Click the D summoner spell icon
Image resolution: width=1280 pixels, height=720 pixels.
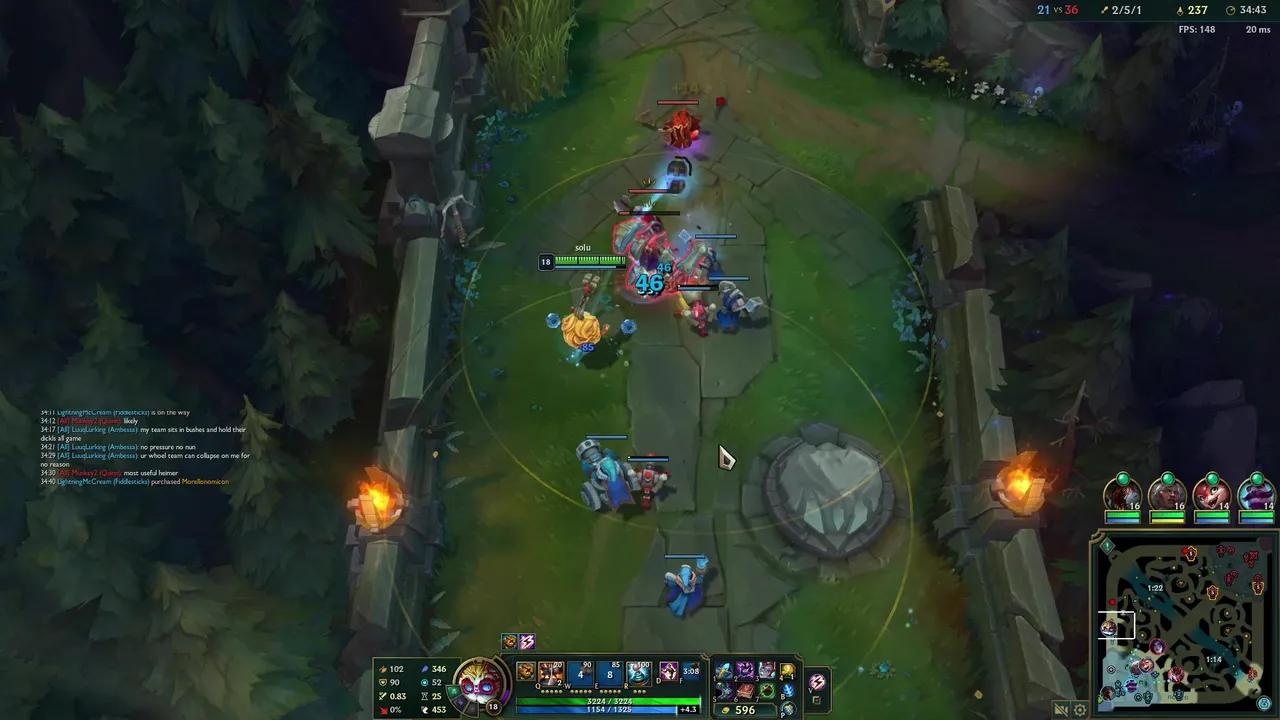tap(669, 671)
